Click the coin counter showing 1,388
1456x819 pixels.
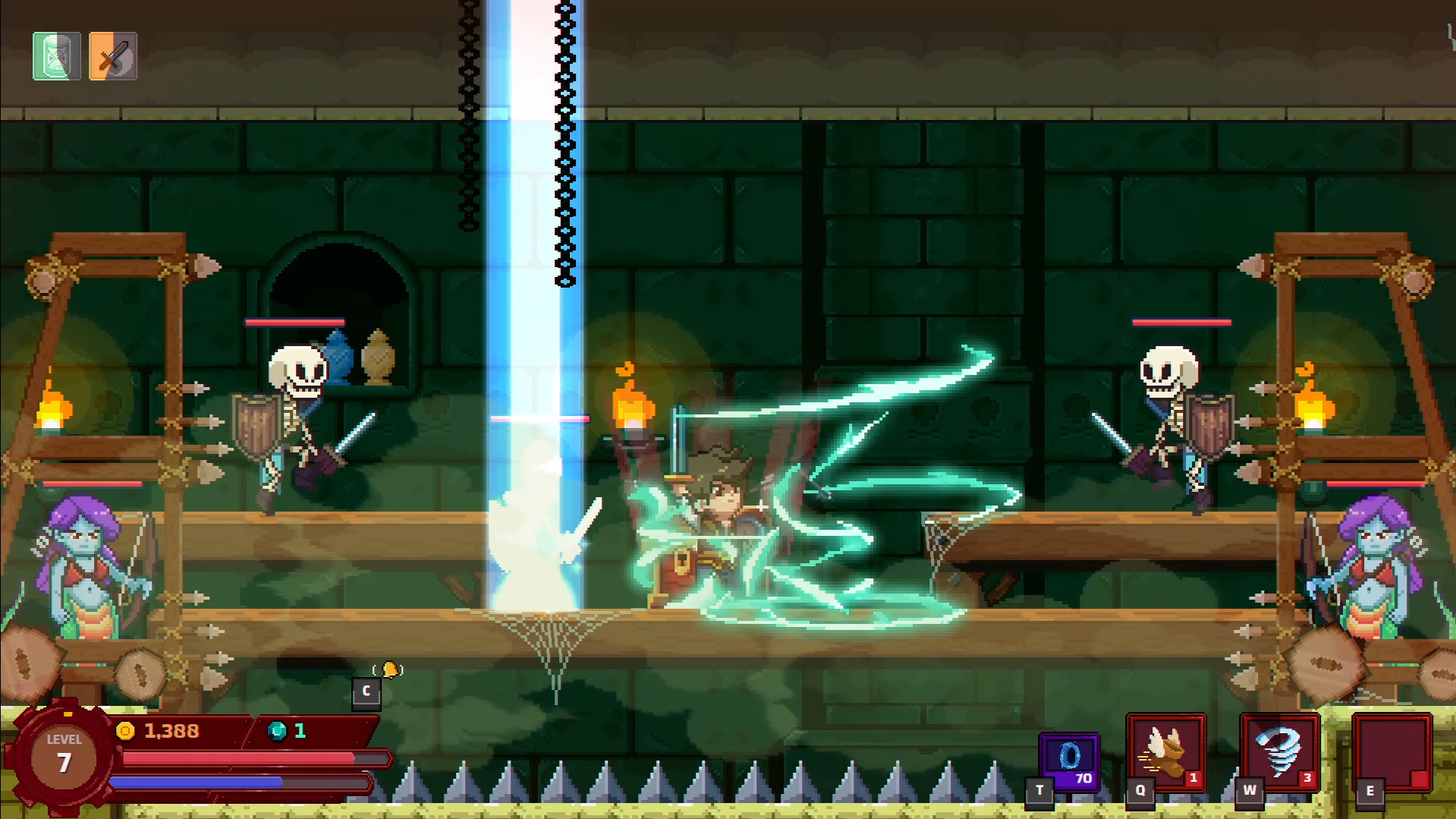(x=172, y=731)
